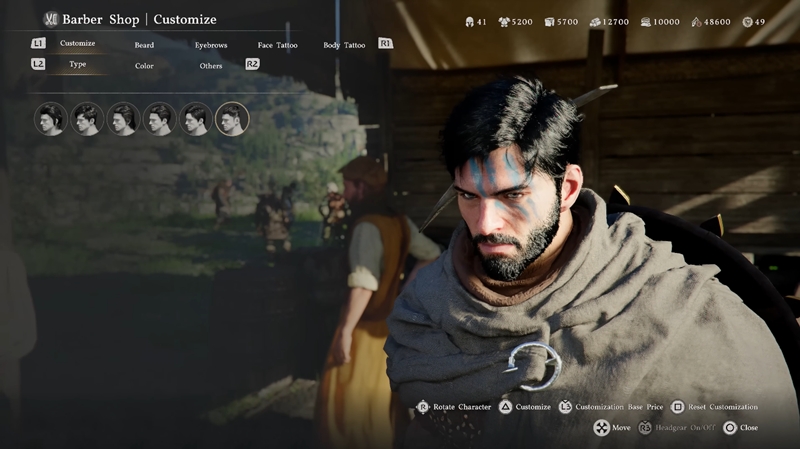Viewport: 800px width, 449px height.
Task: Switch to the Beard tab
Action: coord(144,45)
